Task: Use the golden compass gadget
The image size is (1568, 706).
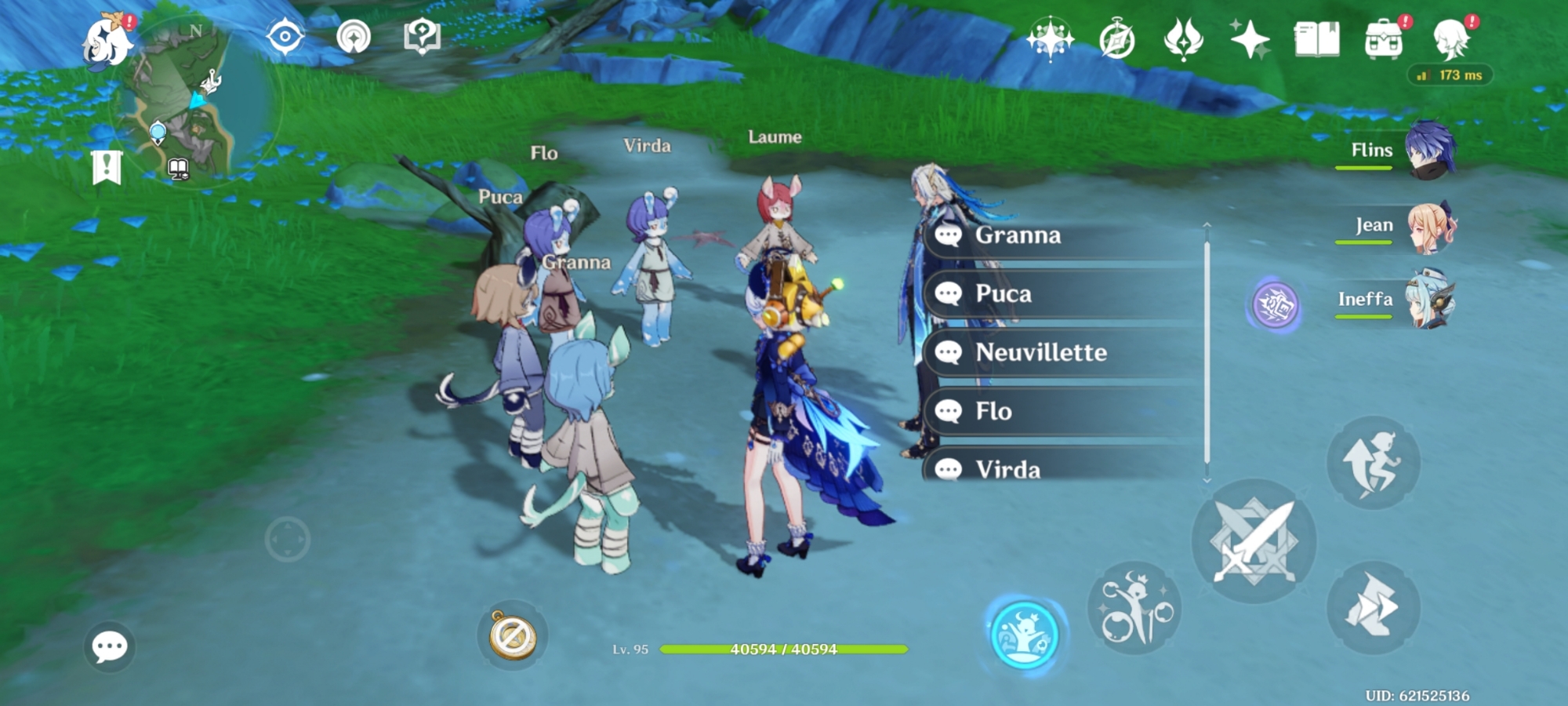Action: click(513, 635)
